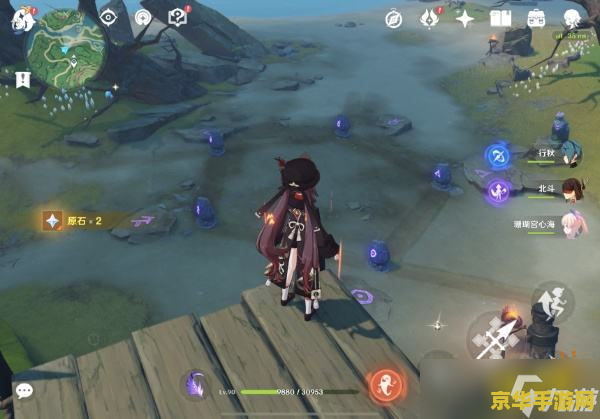The image size is (600, 419).
Task: Open the backpack inventory icon
Action: [537, 18]
